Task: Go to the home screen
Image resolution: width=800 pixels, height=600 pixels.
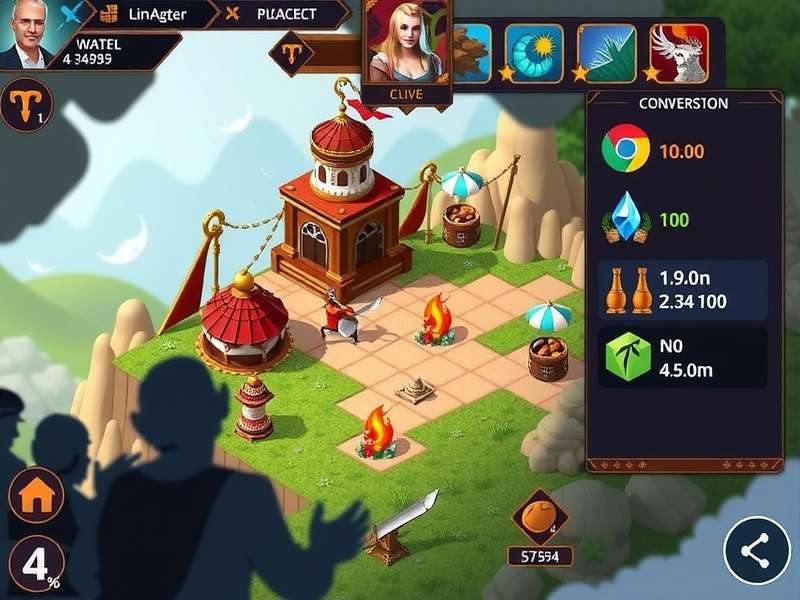Action: pyautogui.click(x=36, y=497)
